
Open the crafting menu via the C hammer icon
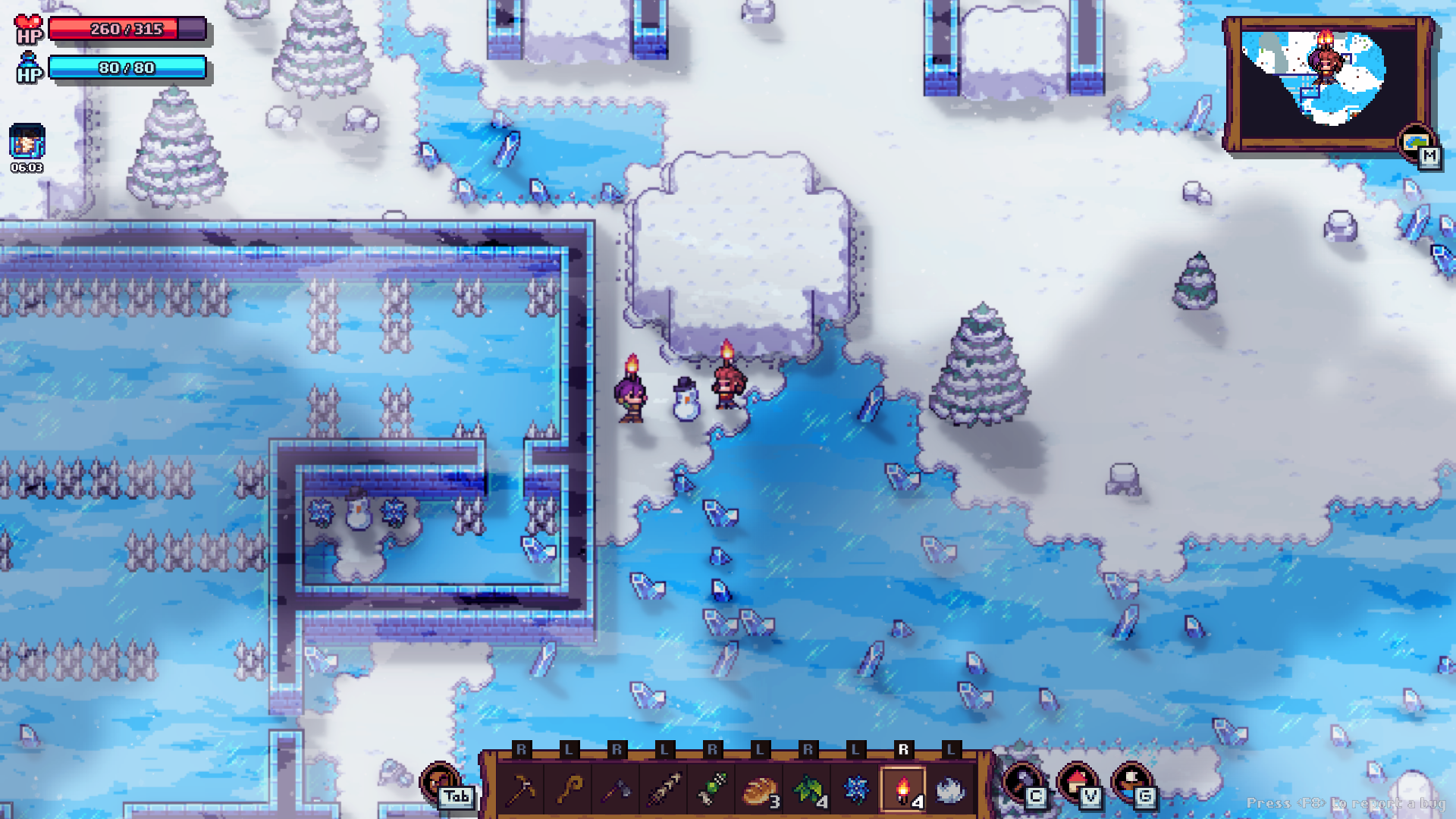(1025, 782)
